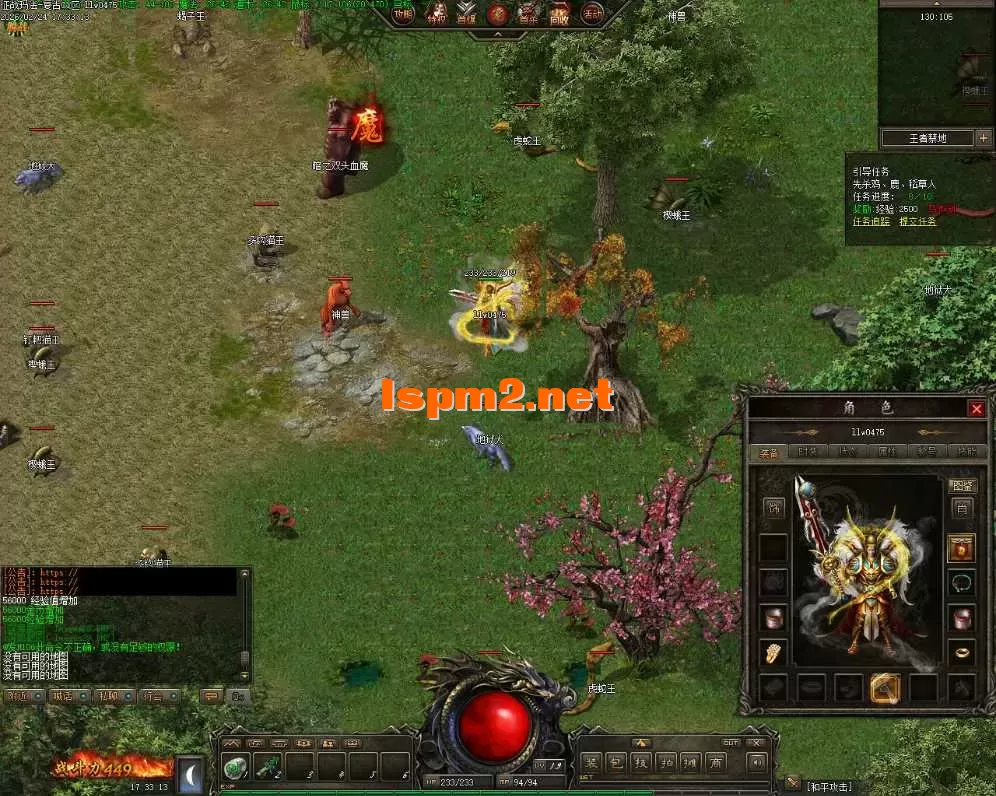
Task: Use the green stone in hotbar slot 1
Action: [235, 767]
